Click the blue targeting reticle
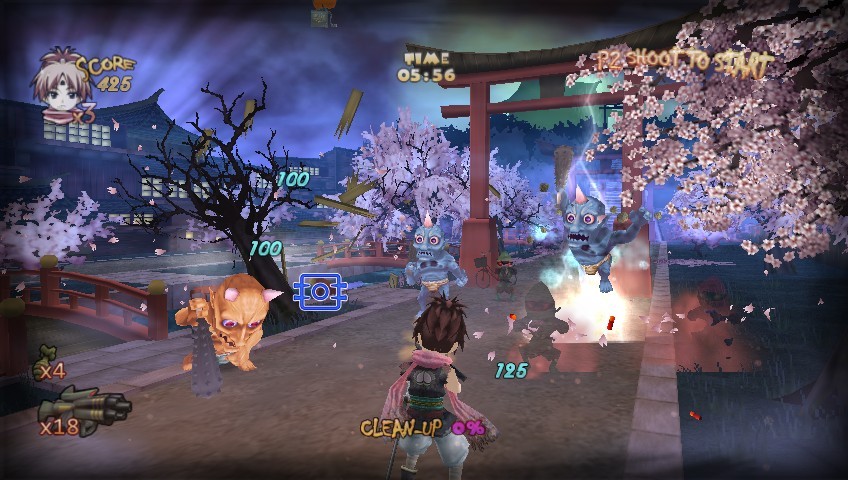The image size is (848, 480). [320, 291]
